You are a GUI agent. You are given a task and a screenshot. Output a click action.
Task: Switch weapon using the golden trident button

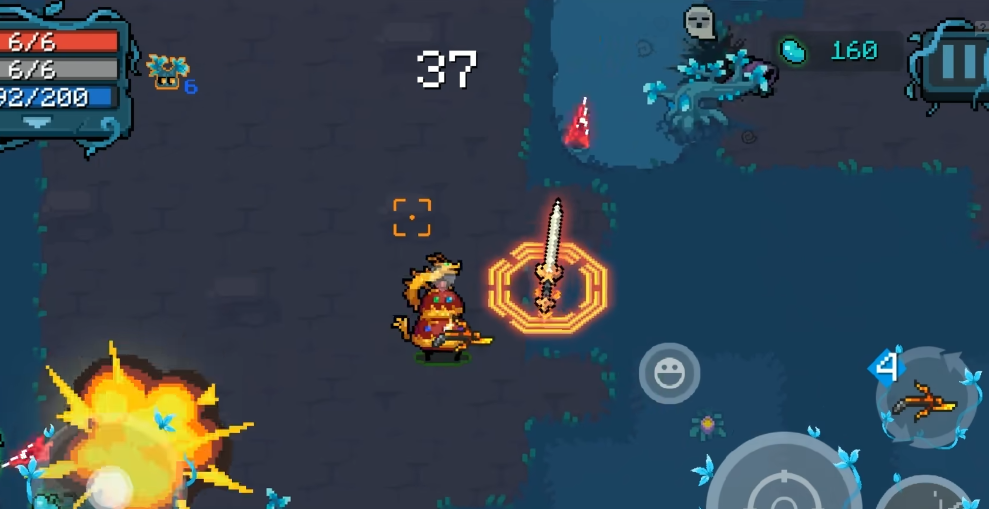[x=925, y=402]
